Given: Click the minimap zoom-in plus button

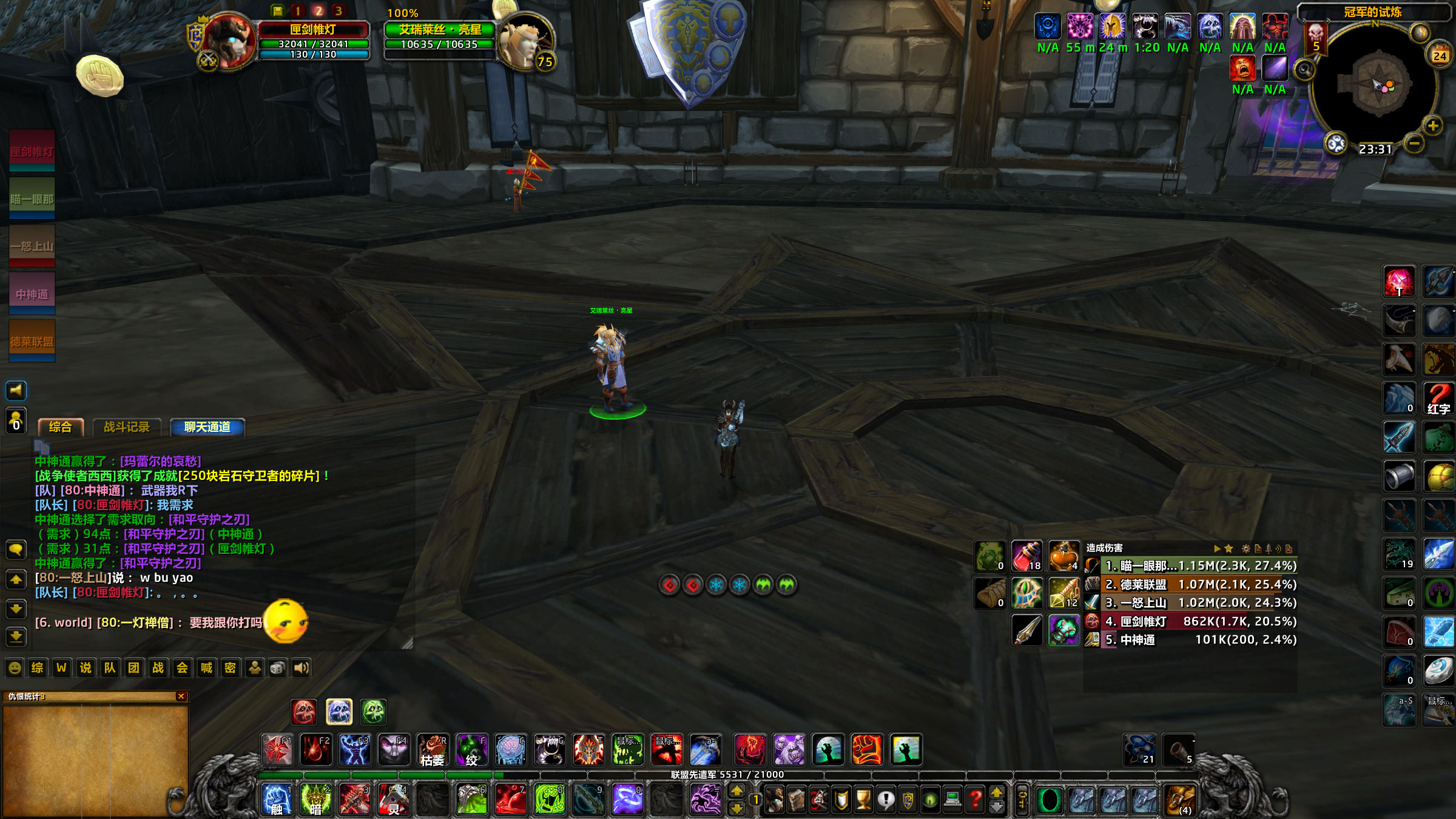Looking at the screenshot, I should (x=1432, y=126).
